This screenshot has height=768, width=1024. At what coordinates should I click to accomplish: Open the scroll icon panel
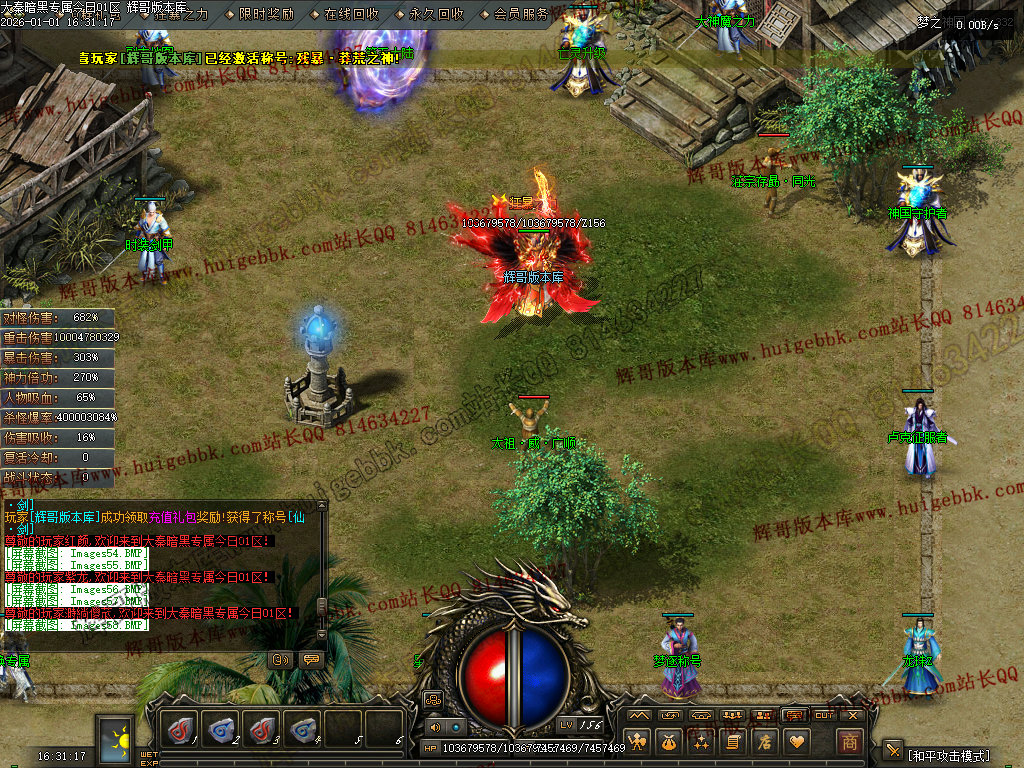[x=733, y=741]
